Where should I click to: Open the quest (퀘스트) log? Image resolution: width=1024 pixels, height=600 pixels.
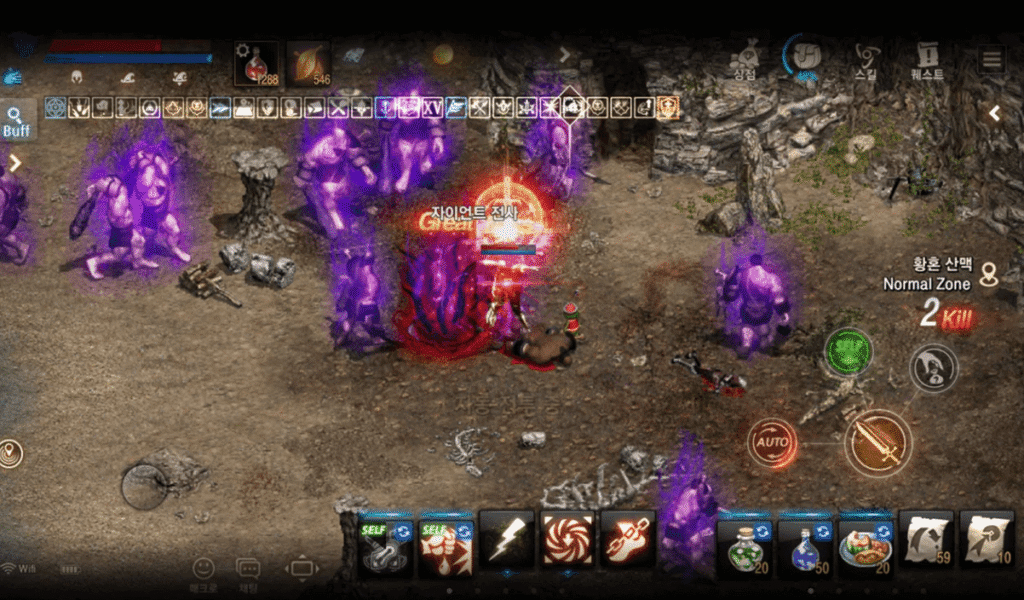point(927,58)
